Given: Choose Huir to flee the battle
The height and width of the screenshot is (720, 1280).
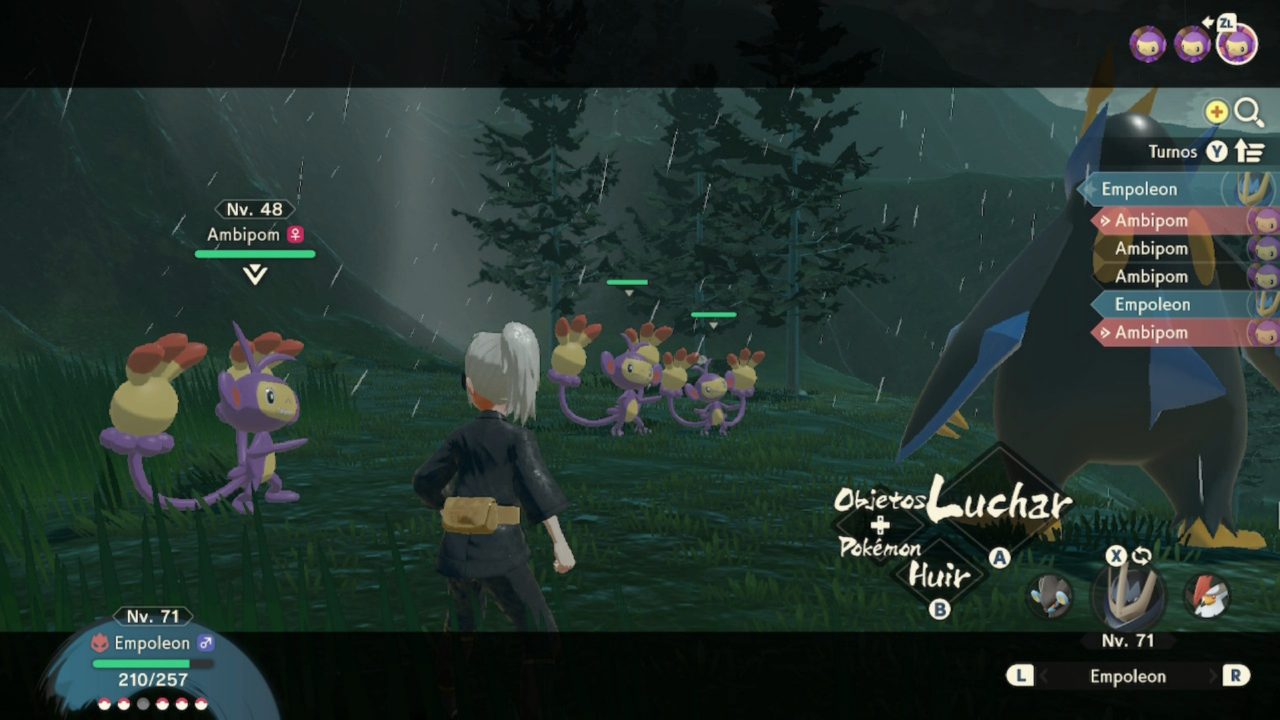Looking at the screenshot, I should pos(938,575).
